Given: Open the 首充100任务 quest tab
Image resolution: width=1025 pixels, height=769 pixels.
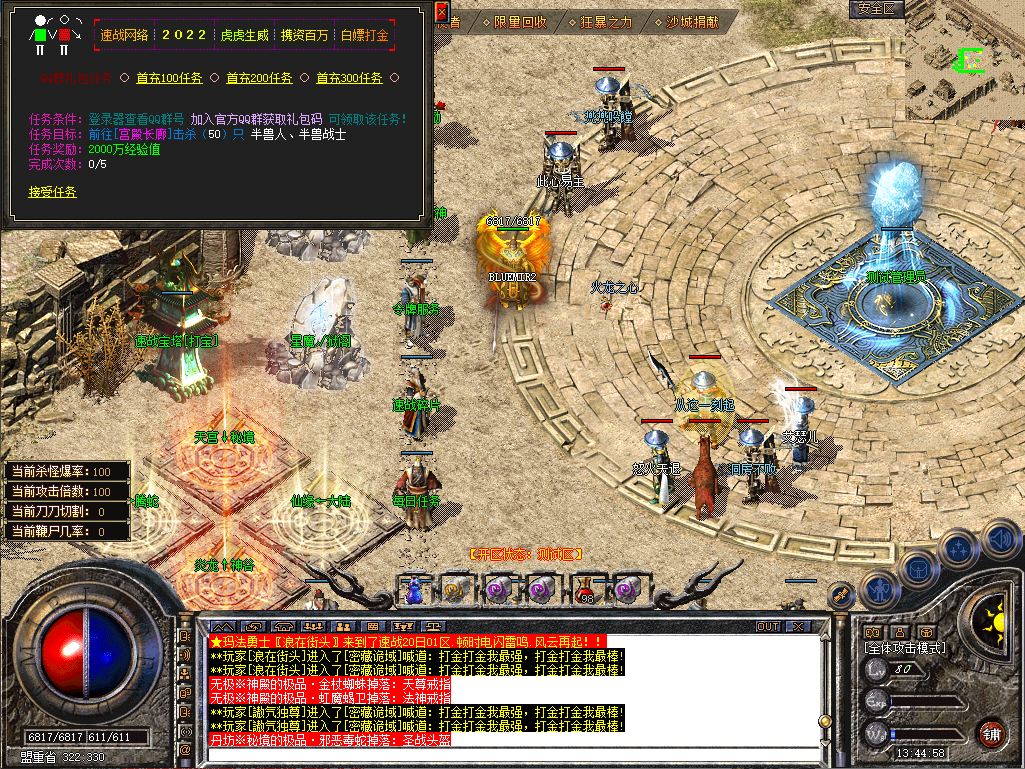Looking at the screenshot, I should coord(168,78).
